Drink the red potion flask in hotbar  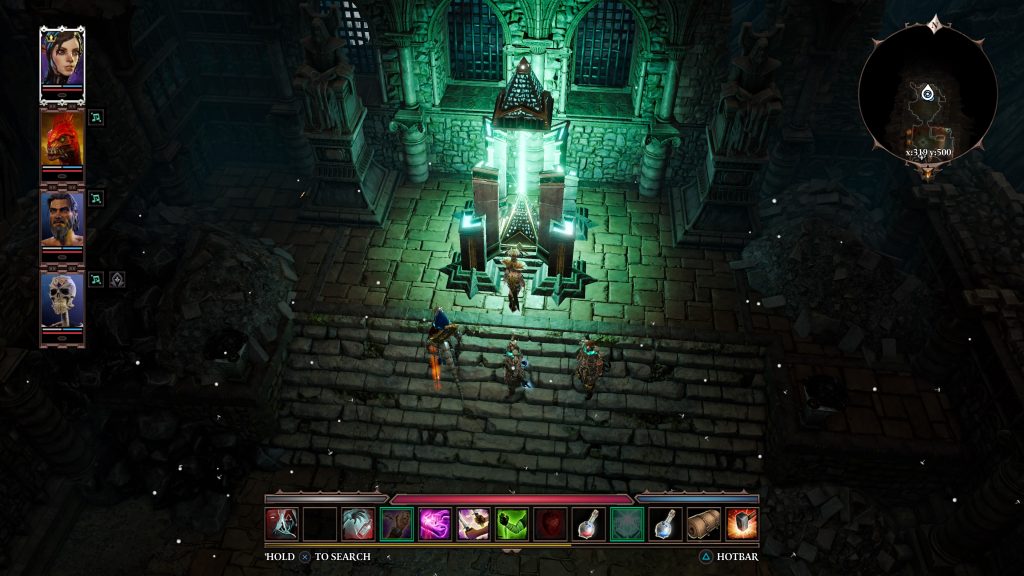click(x=588, y=524)
